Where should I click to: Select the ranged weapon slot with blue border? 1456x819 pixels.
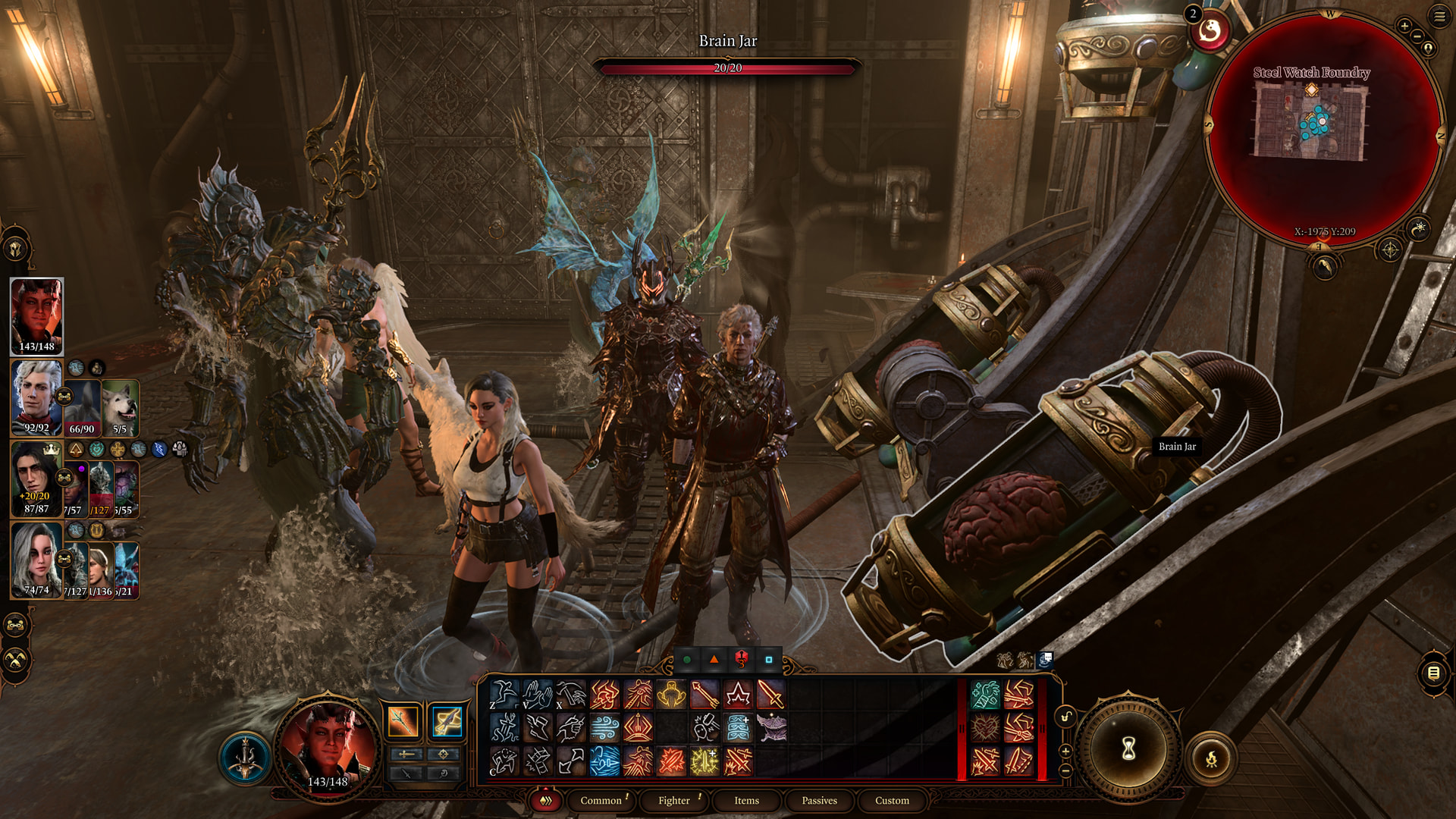447,721
